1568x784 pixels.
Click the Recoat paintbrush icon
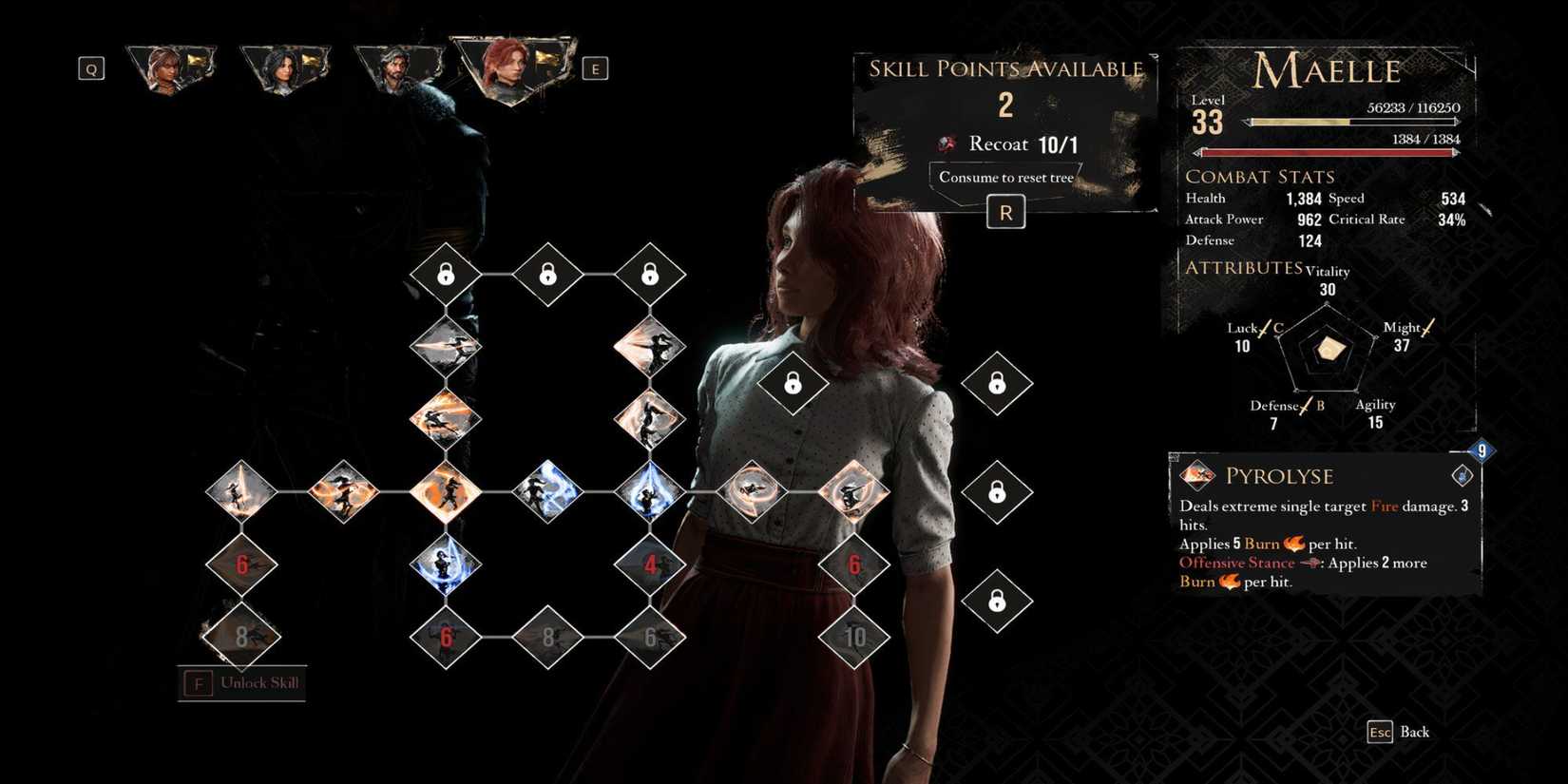945,144
